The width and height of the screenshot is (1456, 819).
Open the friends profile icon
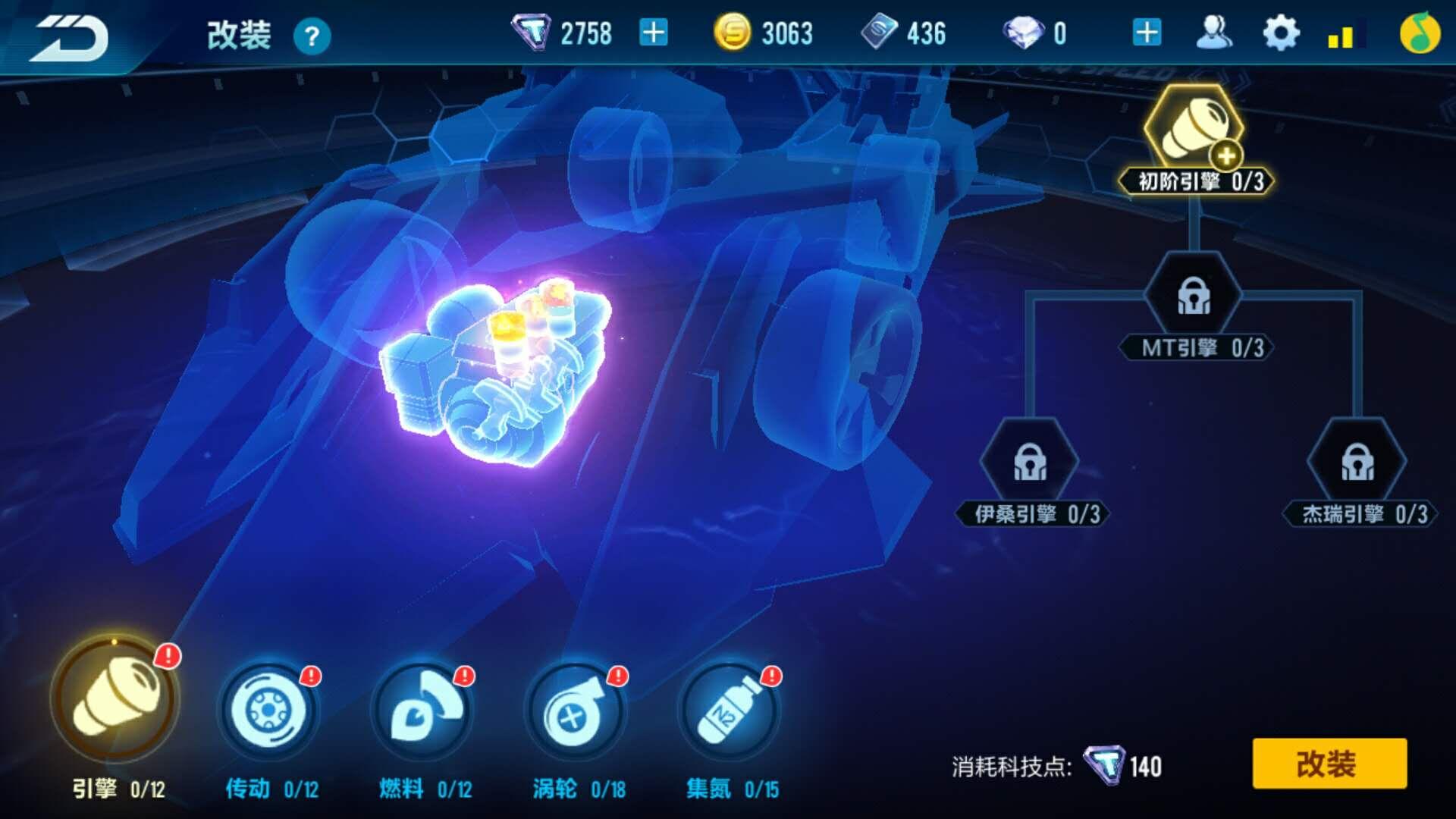point(1213,33)
